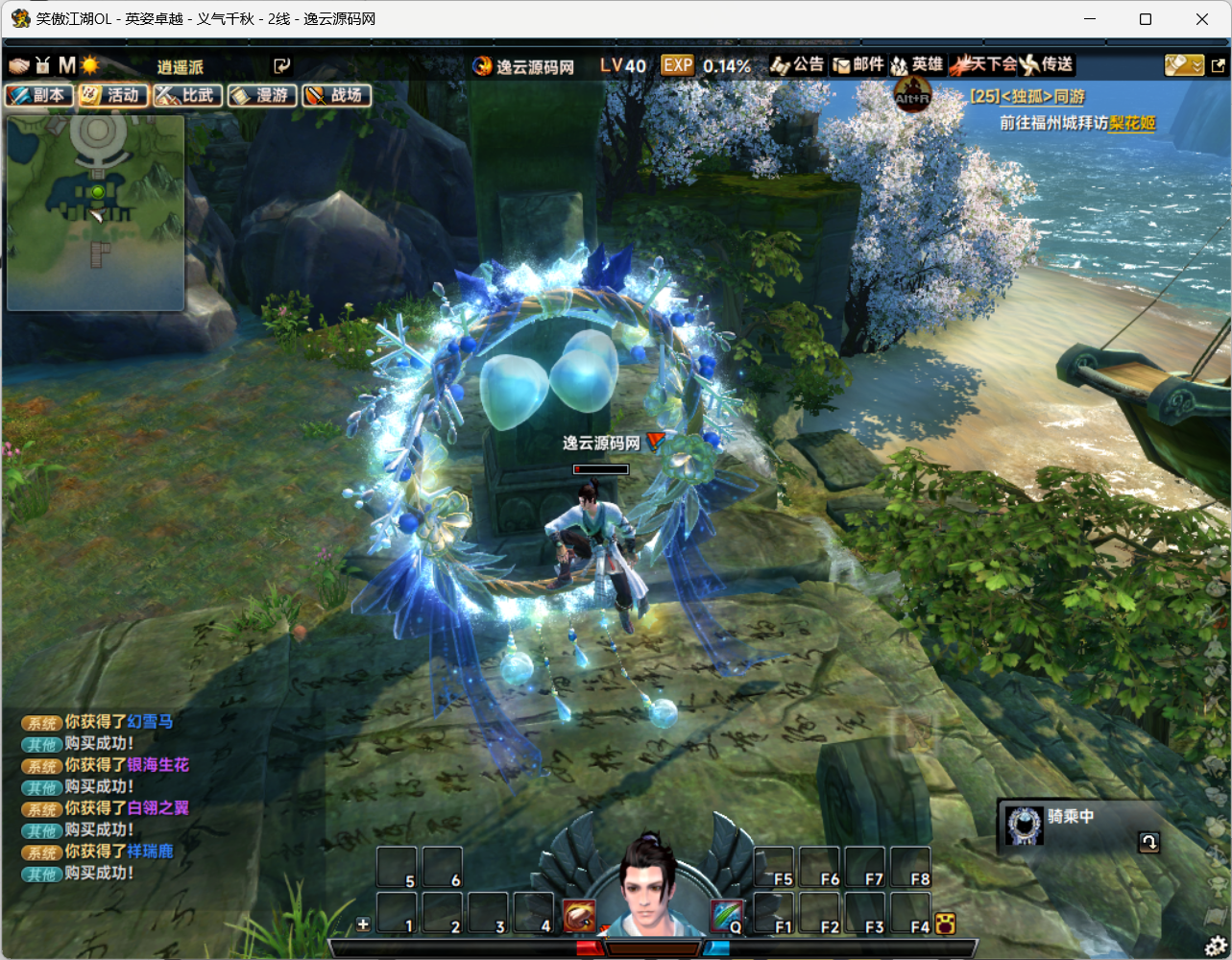Open the 漫游 roaming menu
1232x960 pixels.
click(262, 95)
